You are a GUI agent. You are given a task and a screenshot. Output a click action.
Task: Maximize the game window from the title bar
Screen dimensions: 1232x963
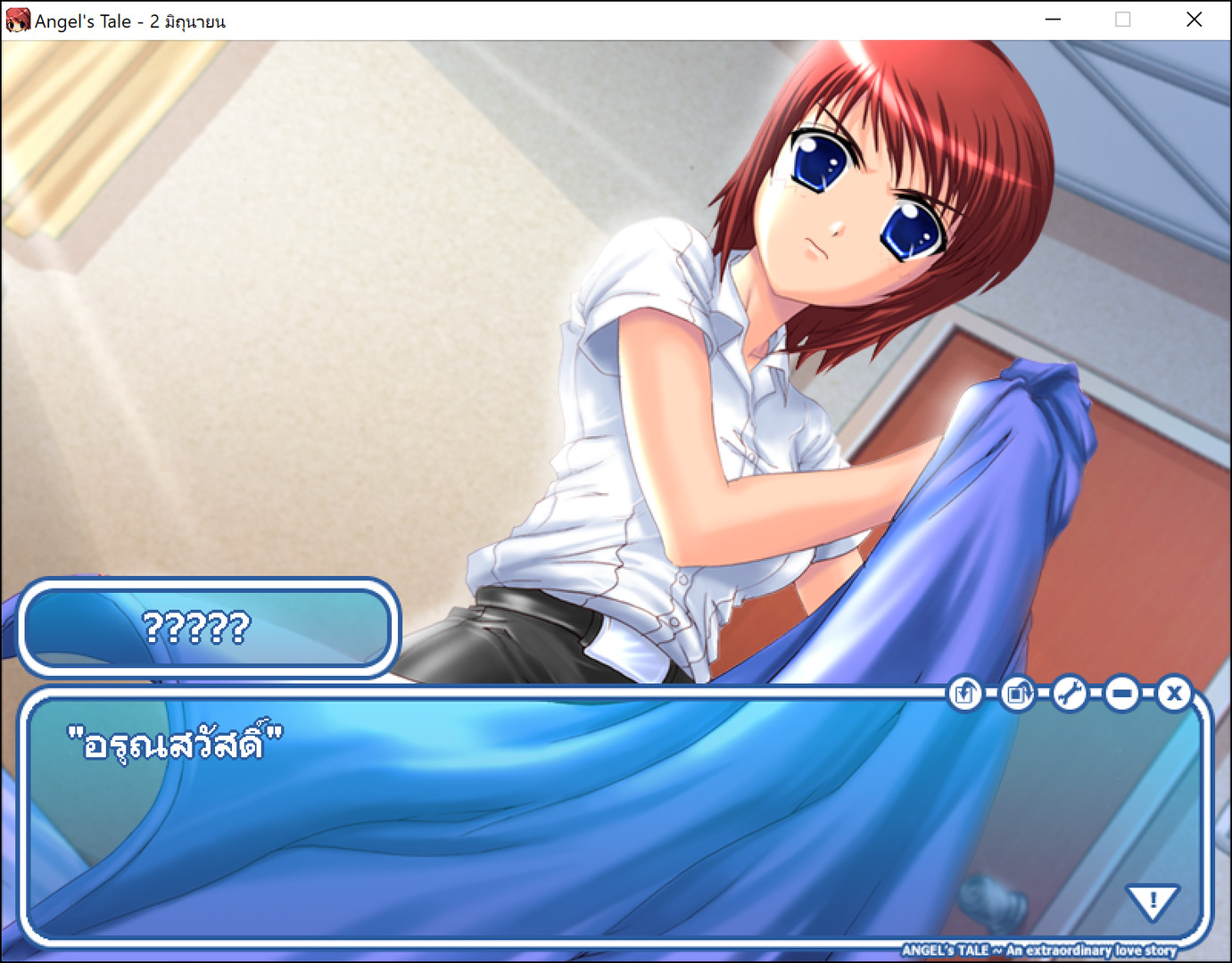click(x=1123, y=20)
